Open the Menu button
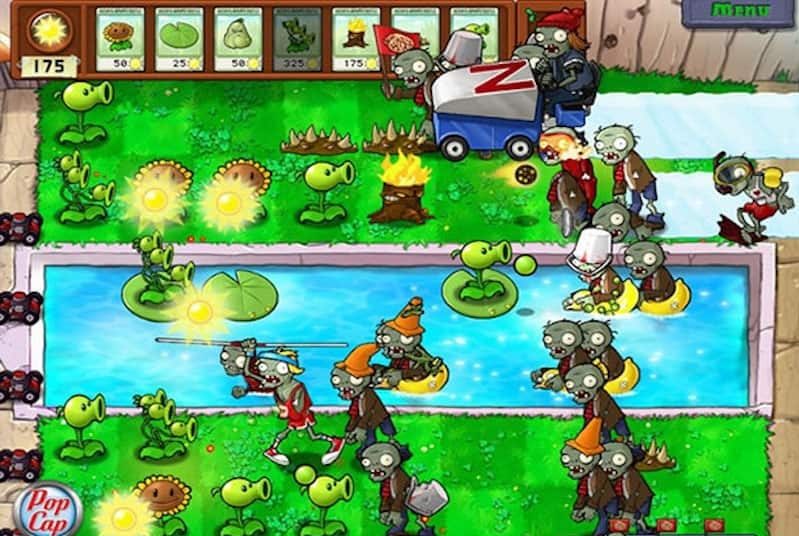This screenshot has height=536, width=799. pyautogui.click(x=741, y=11)
